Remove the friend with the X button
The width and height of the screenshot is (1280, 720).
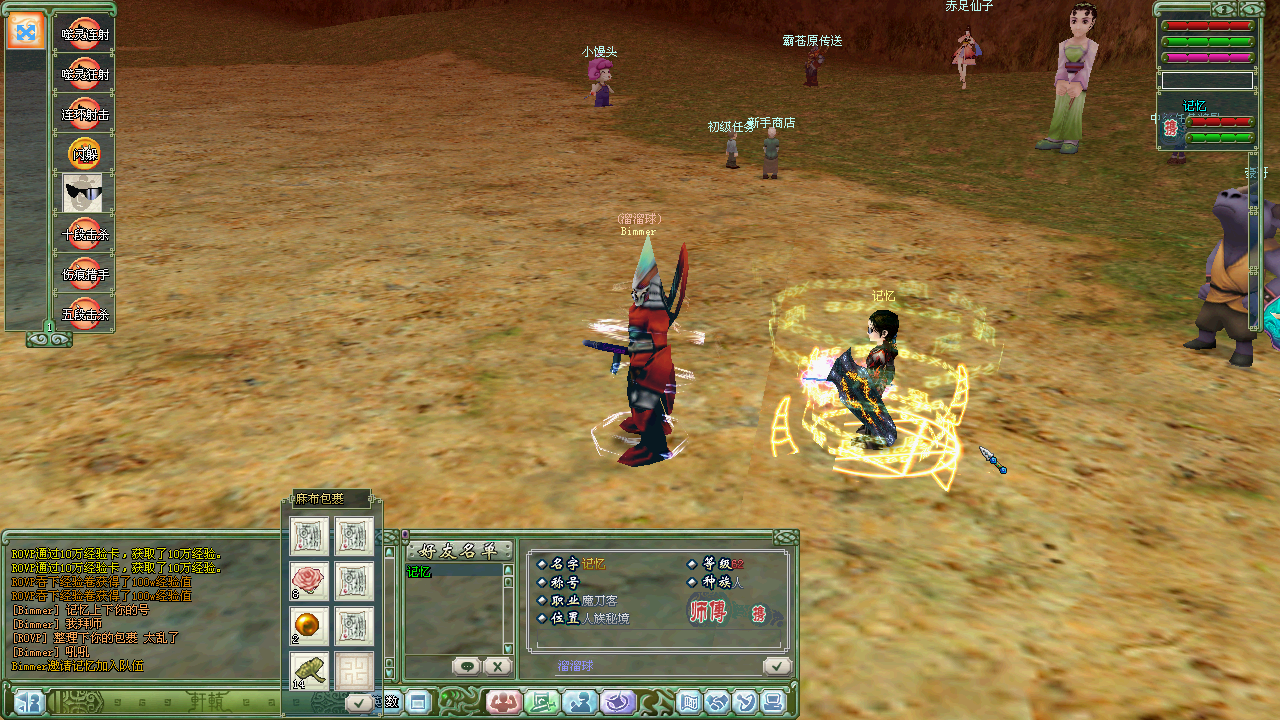click(x=497, y=666)
